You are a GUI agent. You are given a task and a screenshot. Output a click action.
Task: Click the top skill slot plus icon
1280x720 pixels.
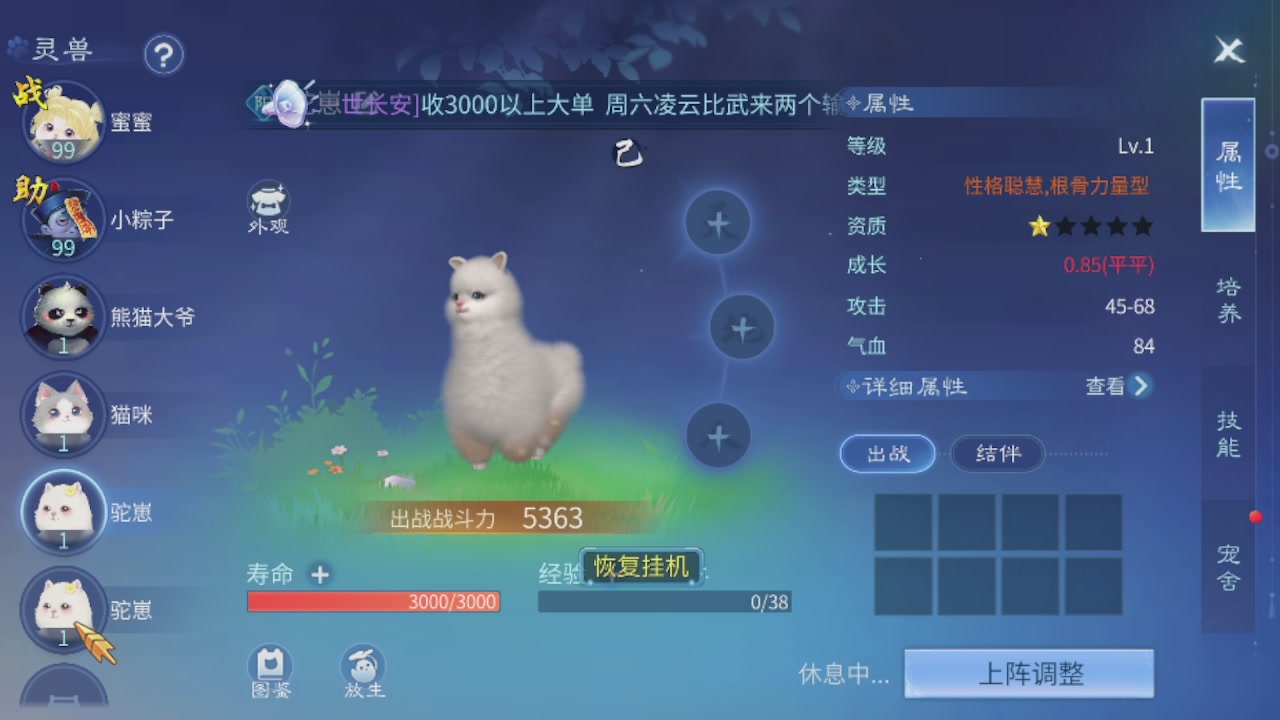pos(716,223)
